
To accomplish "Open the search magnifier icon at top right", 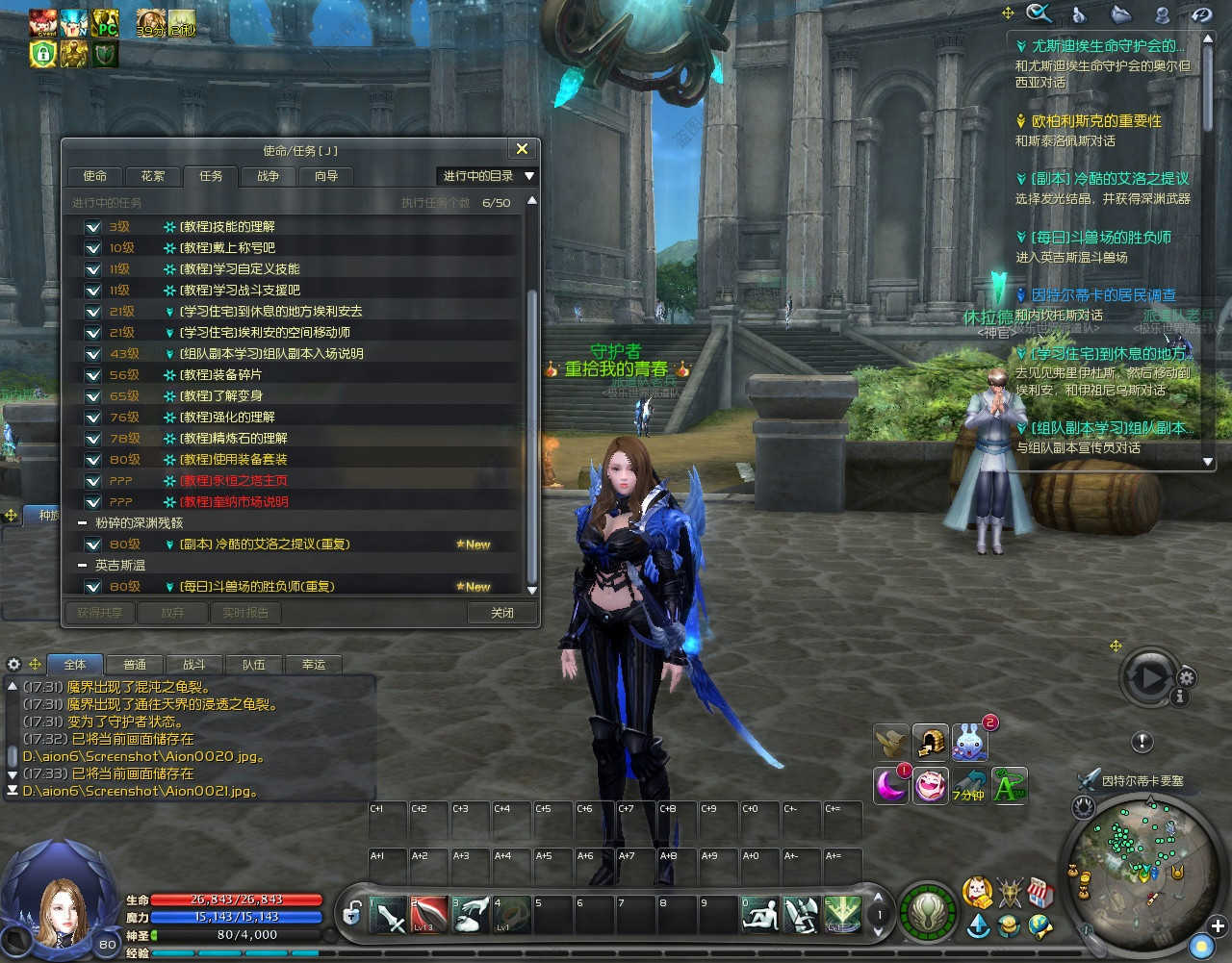I will pos(1039,13).
